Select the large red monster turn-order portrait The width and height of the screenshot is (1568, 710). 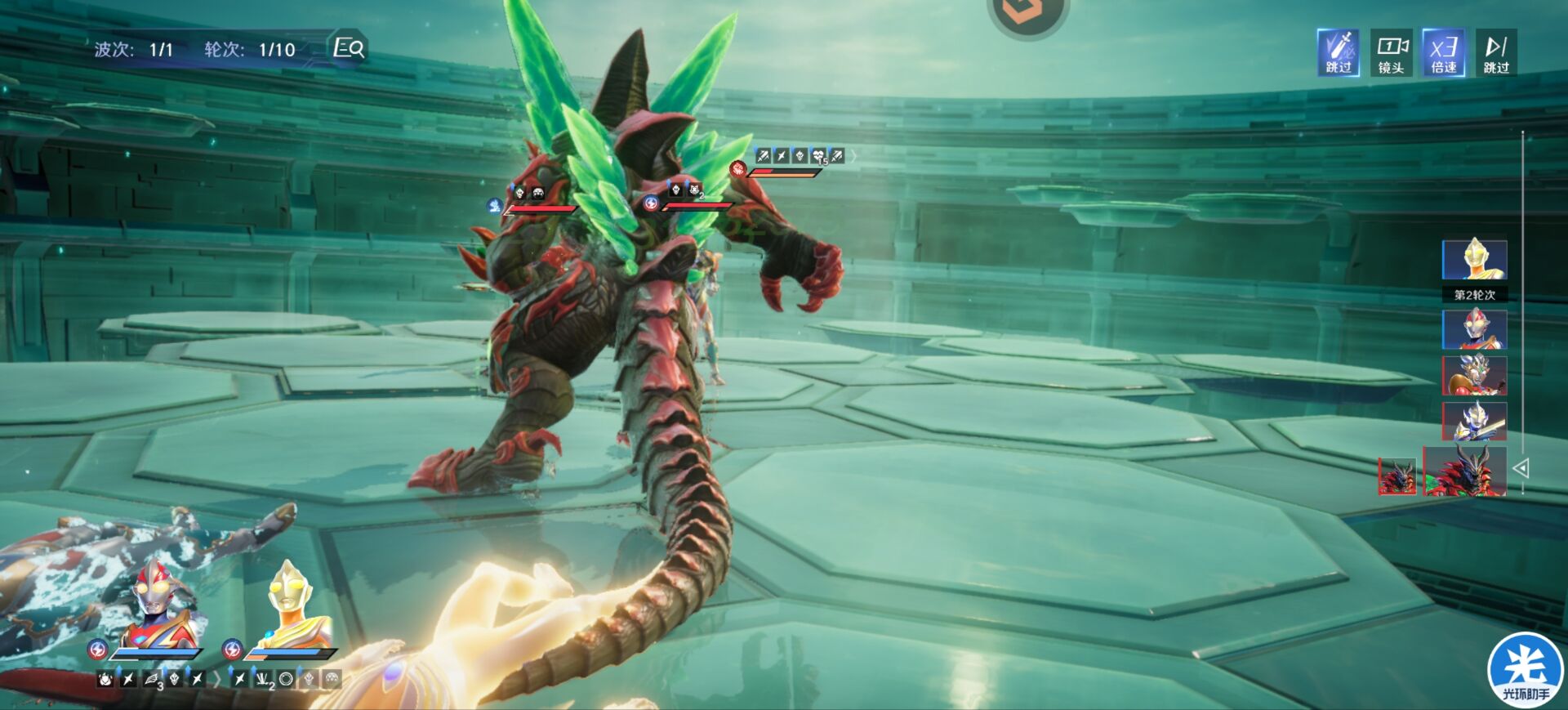coord(1464,471)
